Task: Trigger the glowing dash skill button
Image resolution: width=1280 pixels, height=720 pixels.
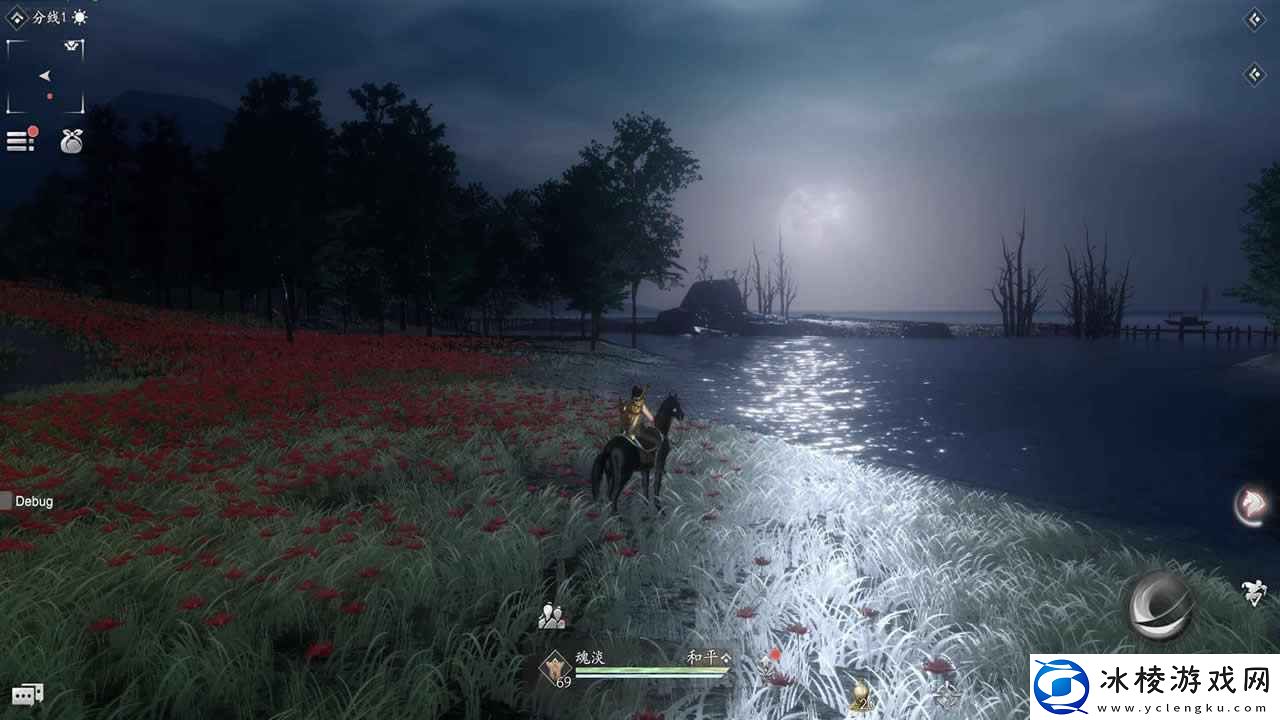Action: pyautogui.click(x=1250, y=505)
